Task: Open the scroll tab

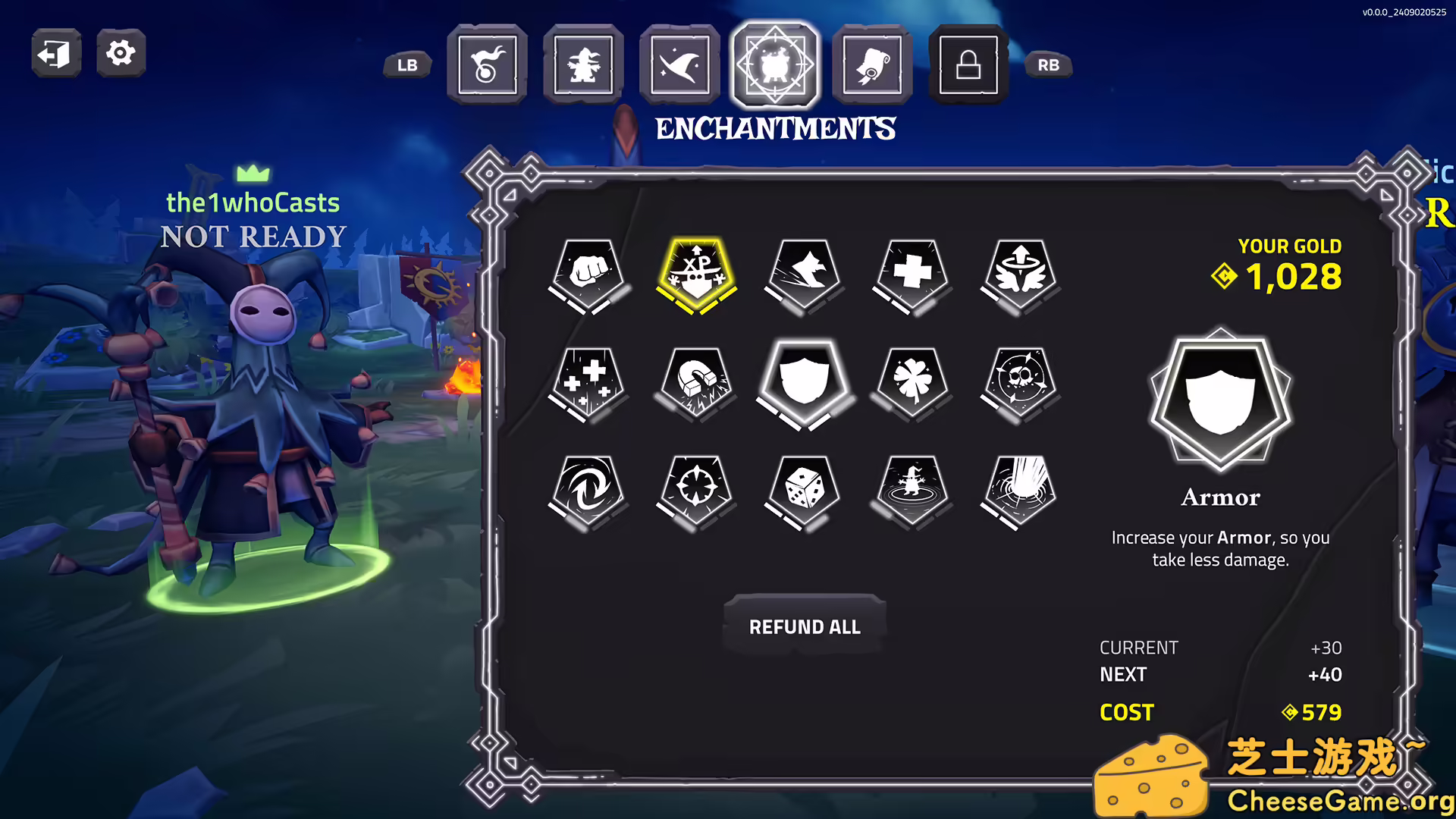Action: pyautogui.click(x=871, y=64)
